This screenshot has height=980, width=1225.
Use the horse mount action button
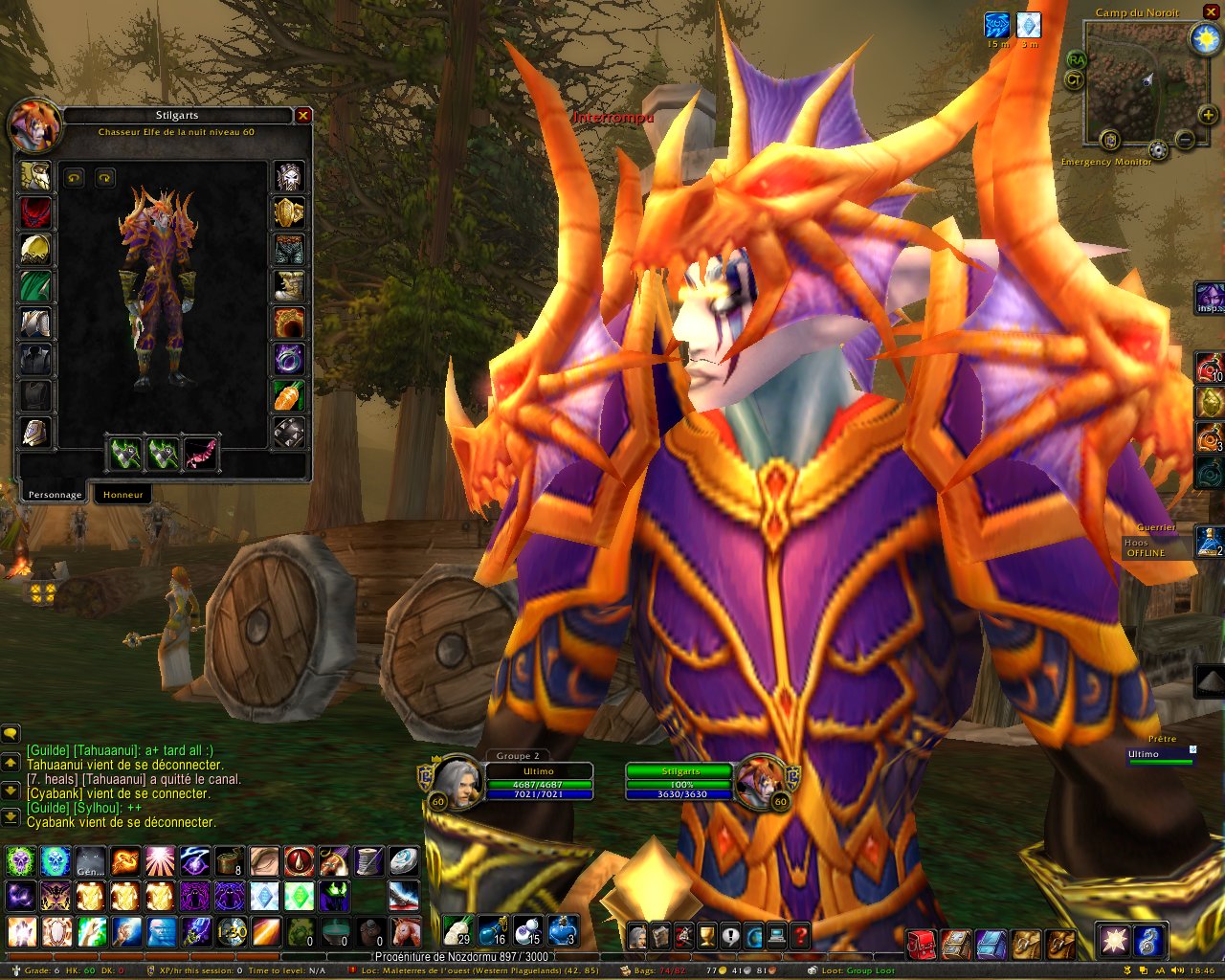(406, 931)
